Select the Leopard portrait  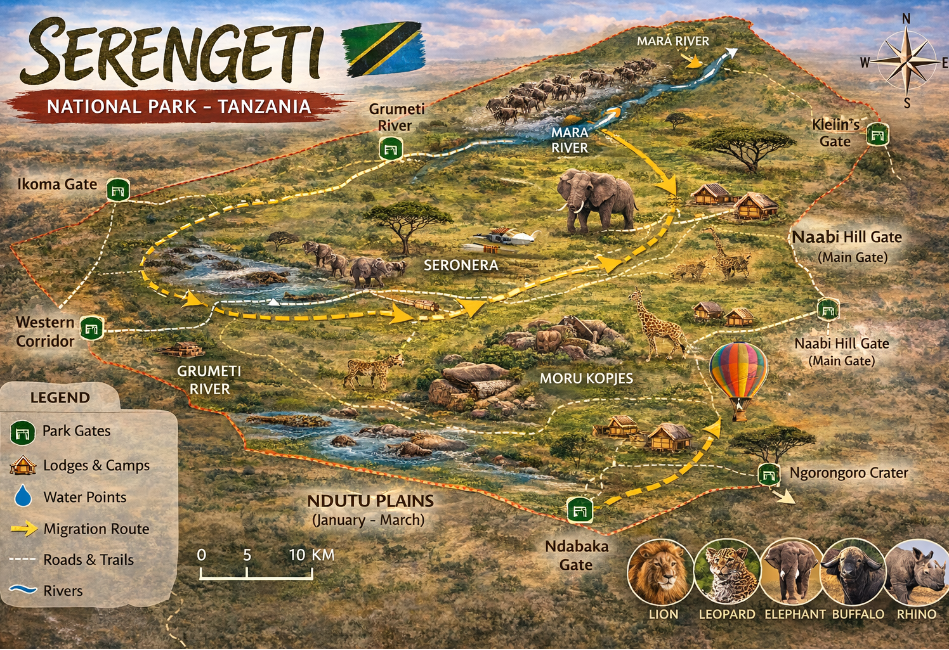tap(727, 572)
